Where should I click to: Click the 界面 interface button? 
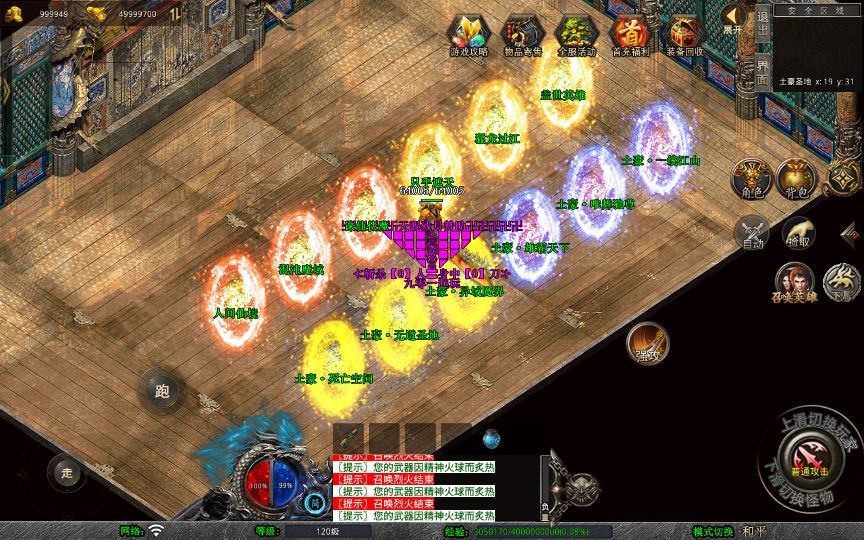coord(762,72)
